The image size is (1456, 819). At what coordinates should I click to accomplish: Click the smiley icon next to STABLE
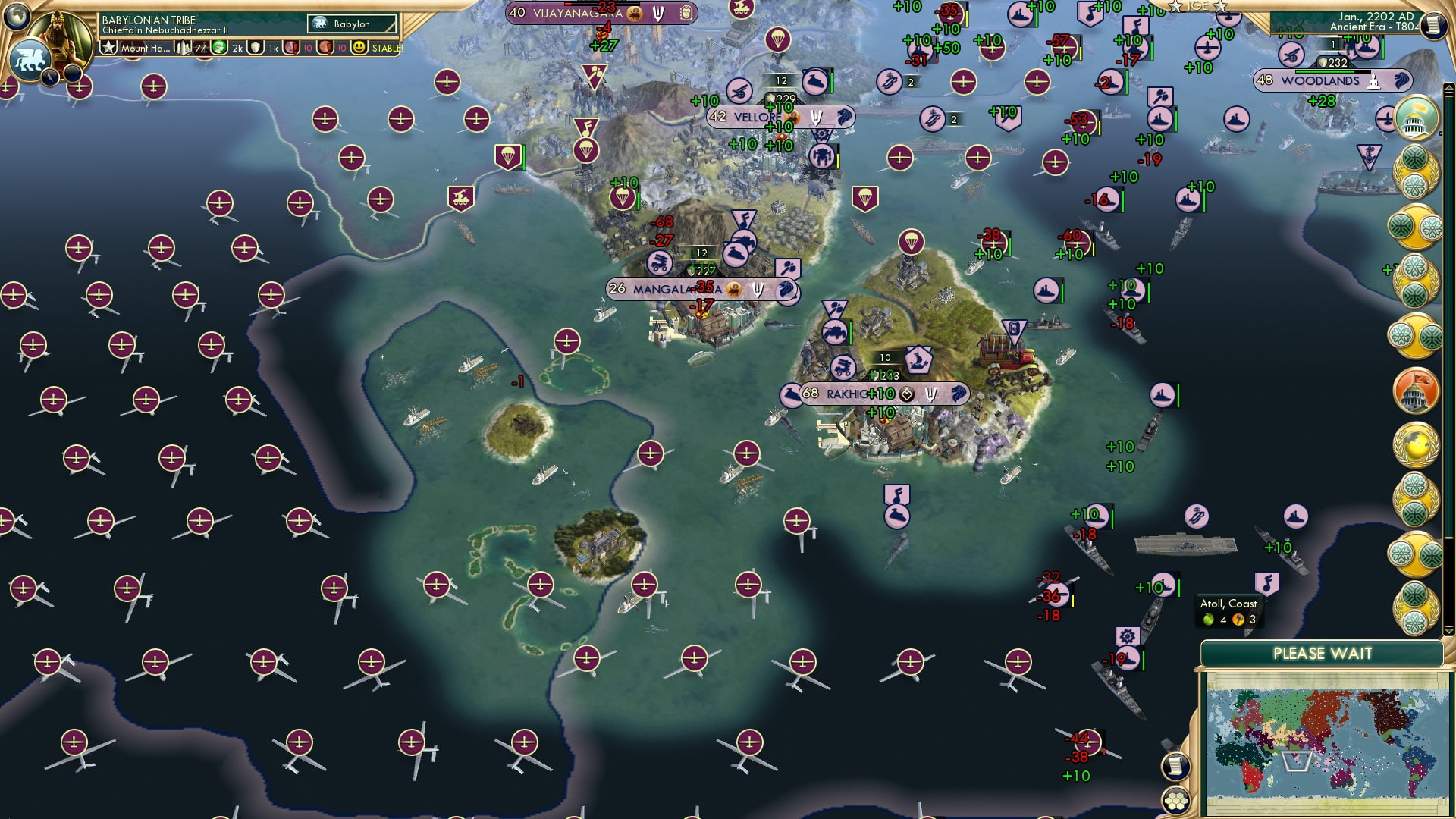(358, 48)
